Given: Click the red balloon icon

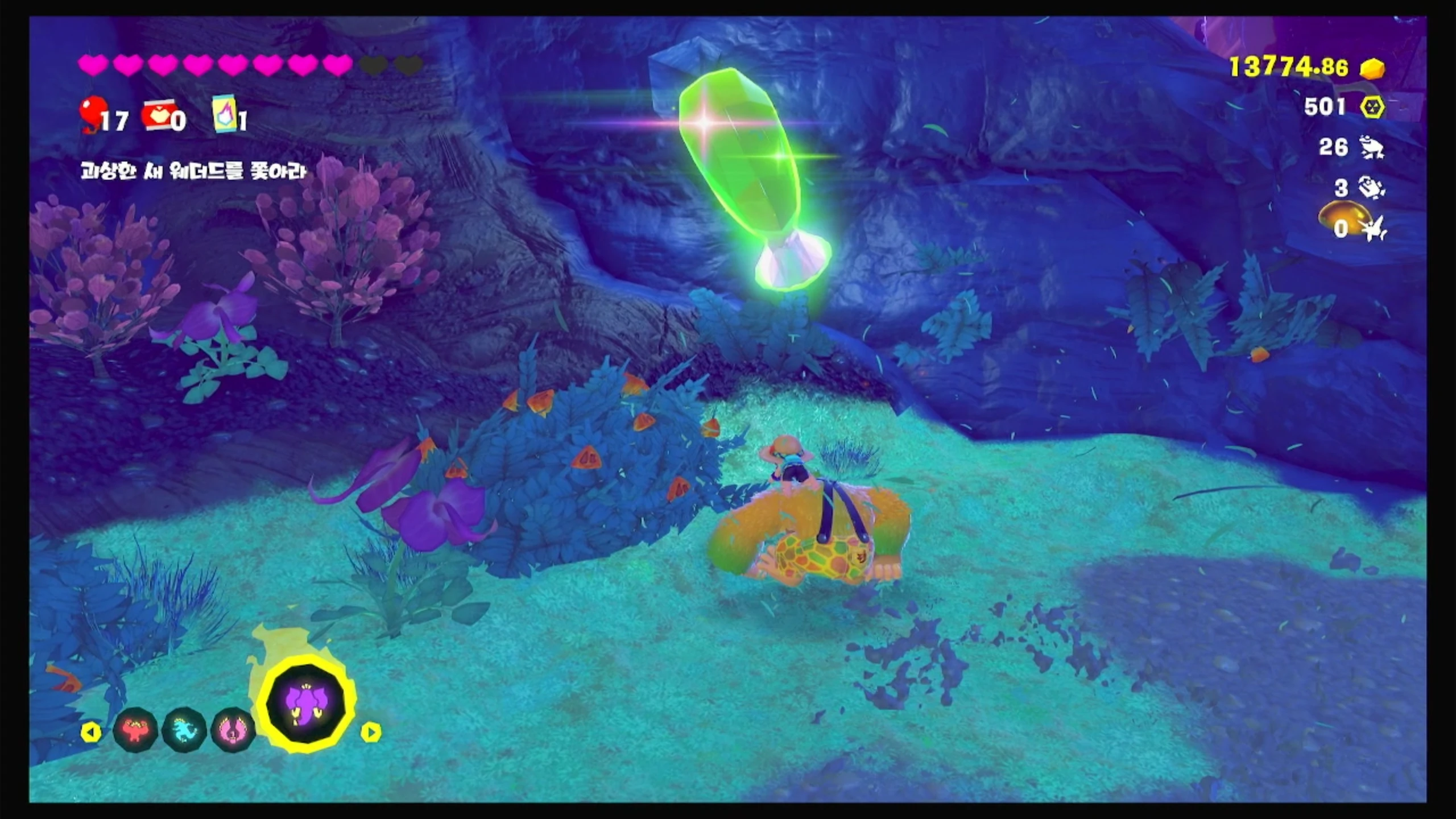Looking at the screenshot, I should click(x=92, y=114).
